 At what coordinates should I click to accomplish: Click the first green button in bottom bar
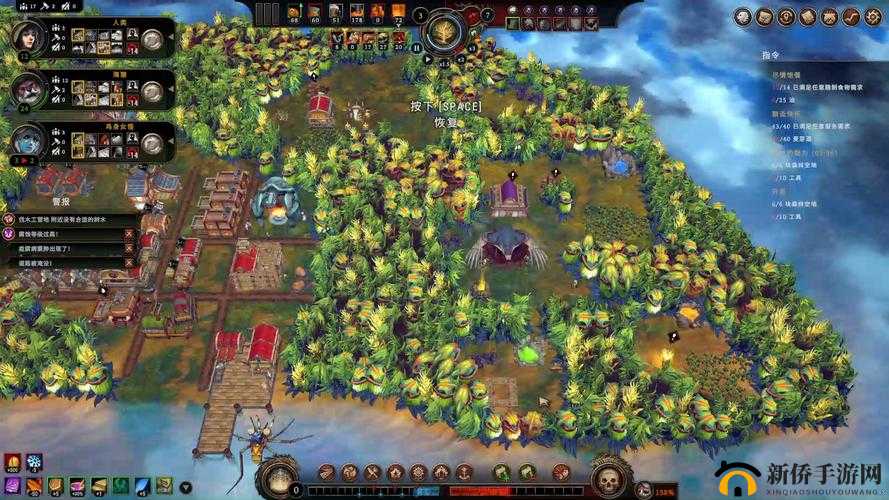click(x=502, y=472)
